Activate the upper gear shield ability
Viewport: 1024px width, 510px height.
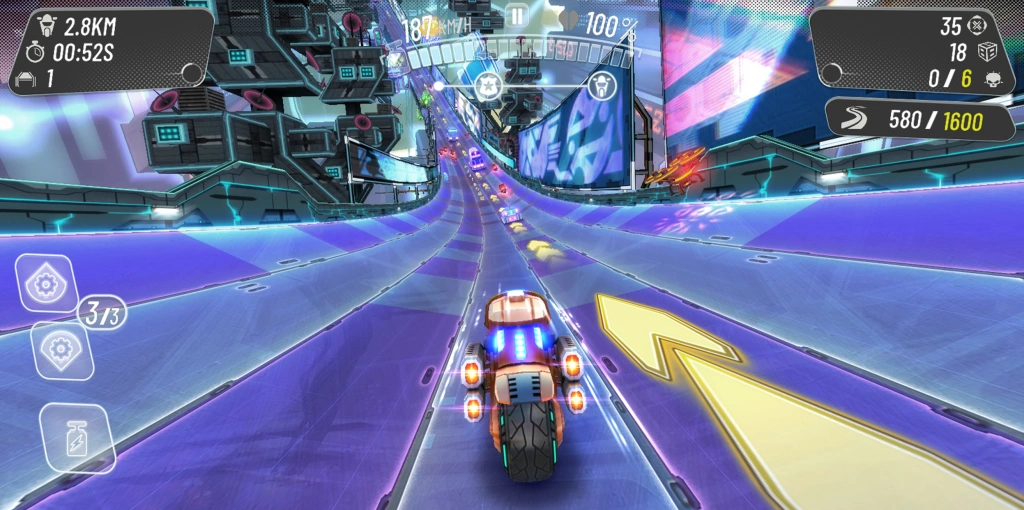(45, 285)
